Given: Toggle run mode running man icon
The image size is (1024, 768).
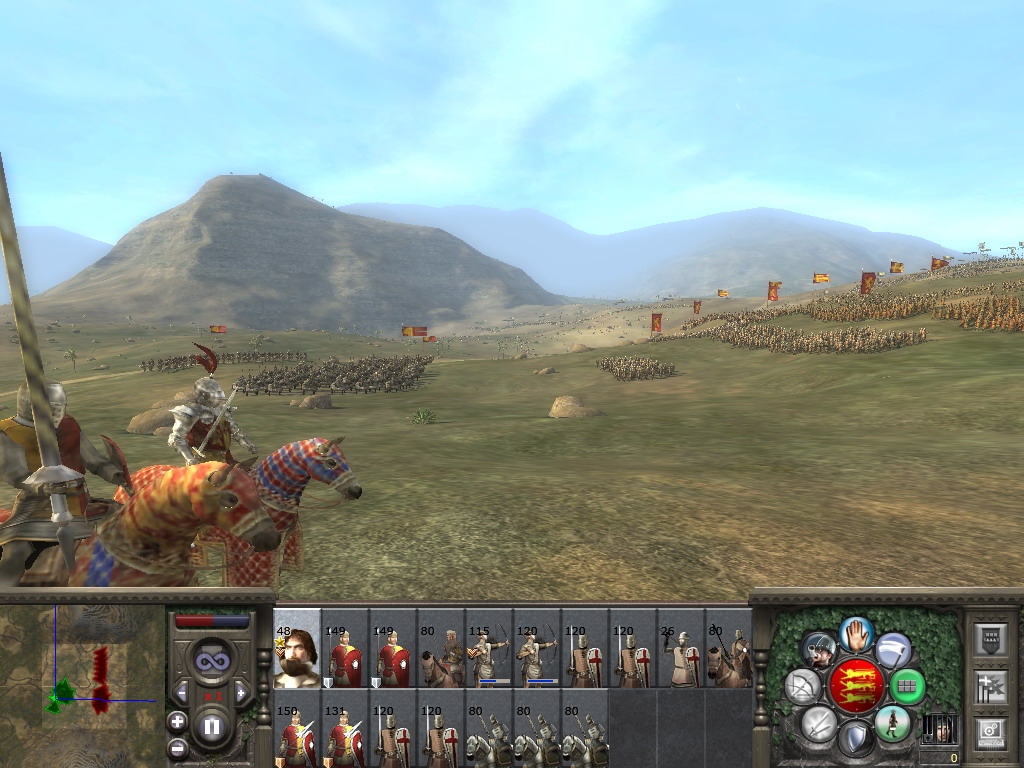Looking at the screenshot, I should (x=892, y=722).
